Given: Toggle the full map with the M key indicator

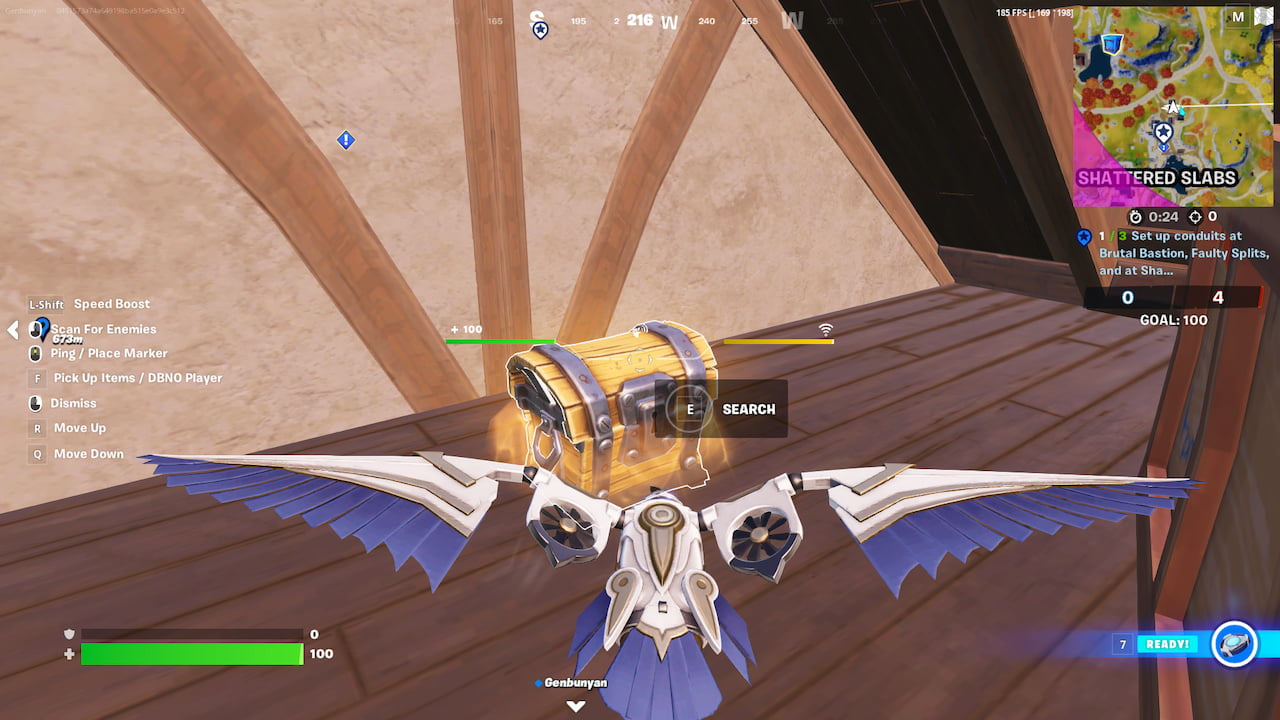Looking at the screenshot, I should click(x=1237, y=16).
